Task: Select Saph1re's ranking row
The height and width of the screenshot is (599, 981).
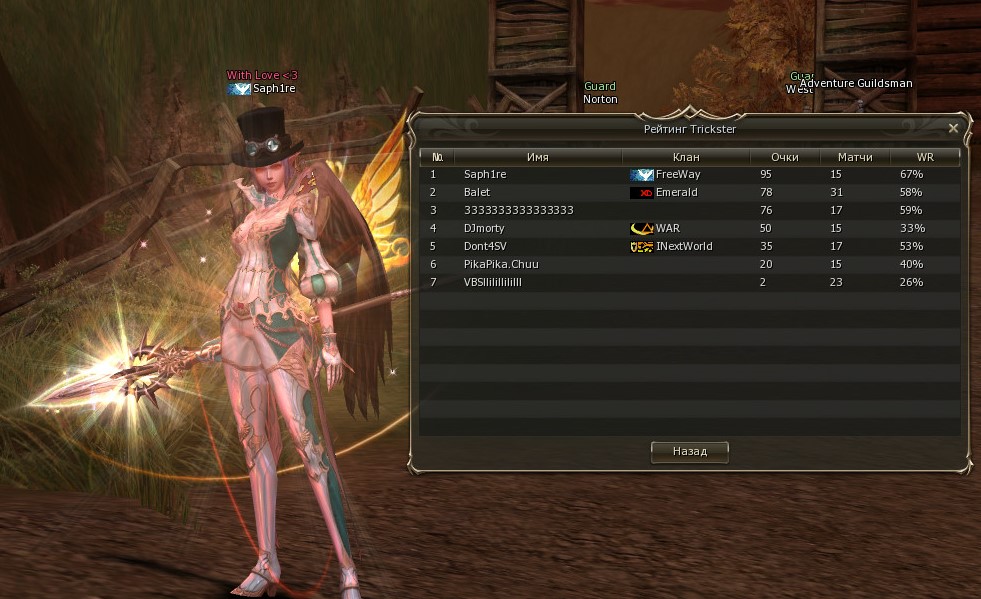Action: pyautogui.click(x=690, y=174)
